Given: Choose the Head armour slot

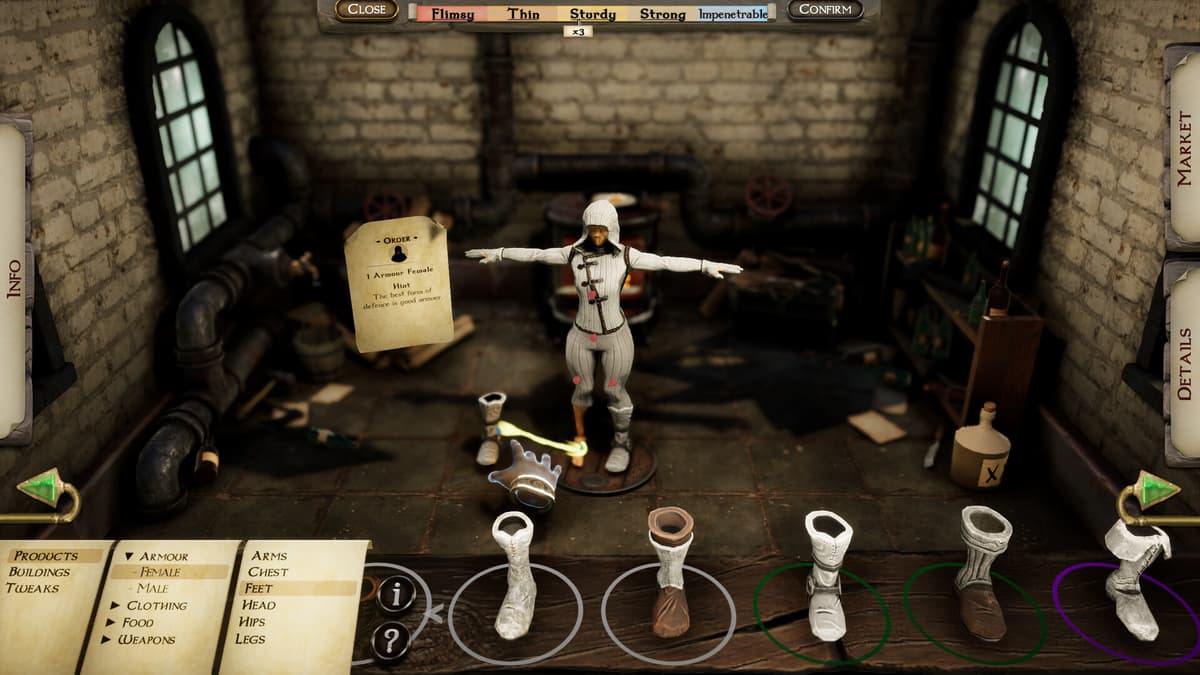Looking at the screenshot, I should tap(260, 605).
